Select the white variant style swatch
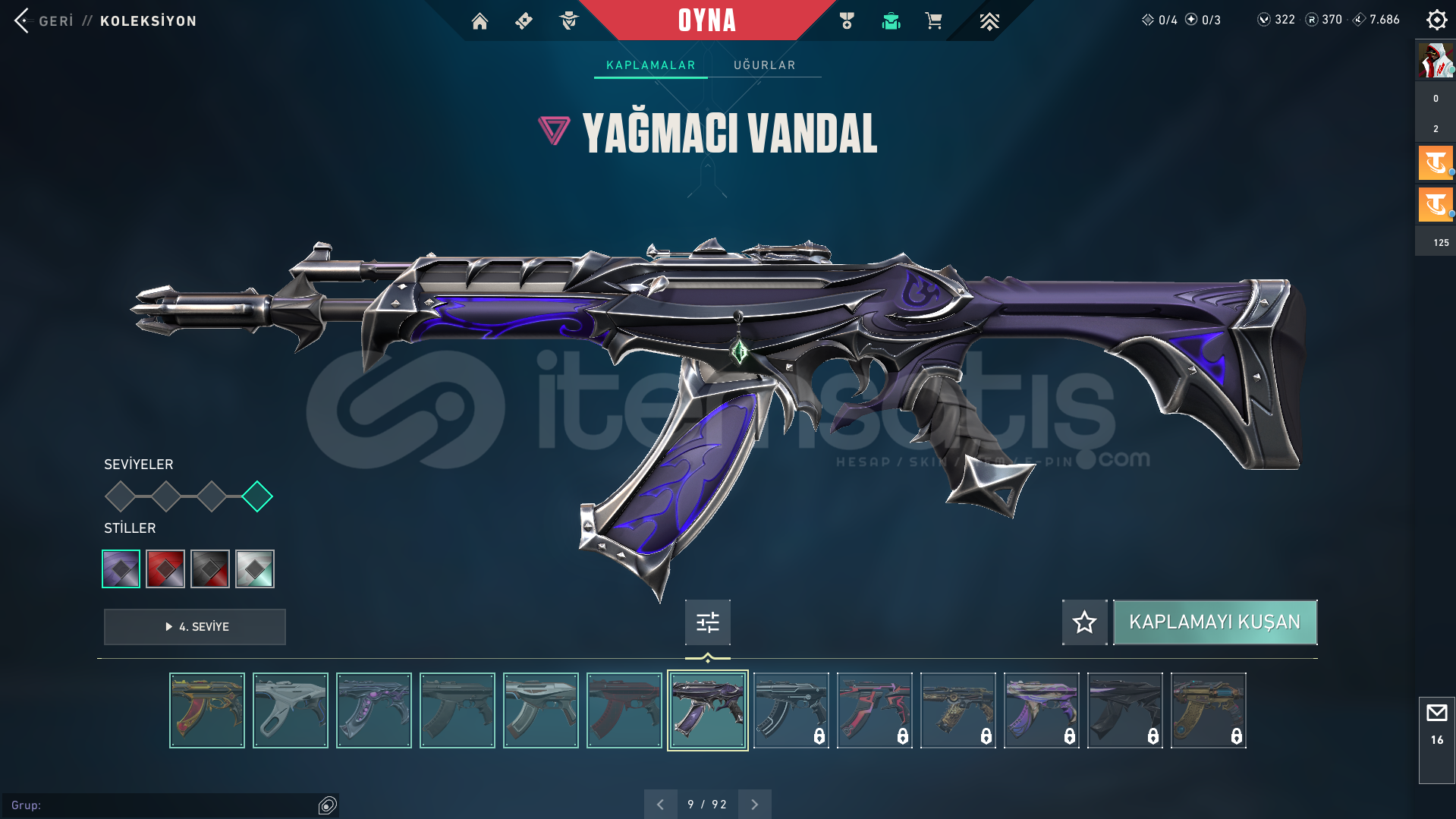The image size is (1456, 819). click(x=255, y=568)
